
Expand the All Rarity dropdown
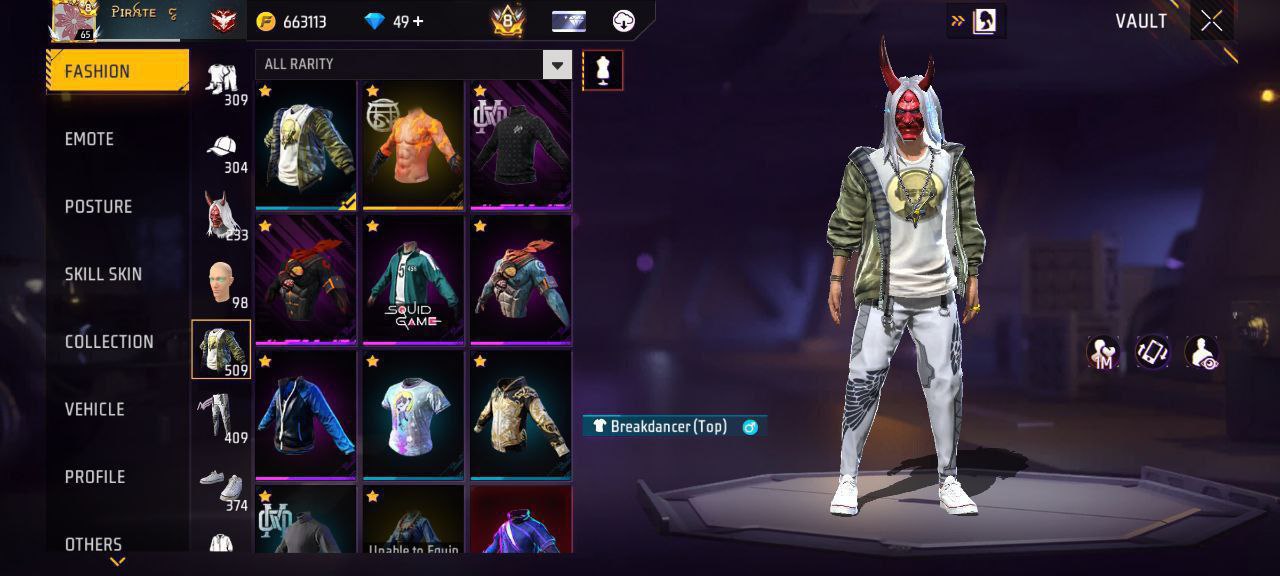(x=557, y=65)
